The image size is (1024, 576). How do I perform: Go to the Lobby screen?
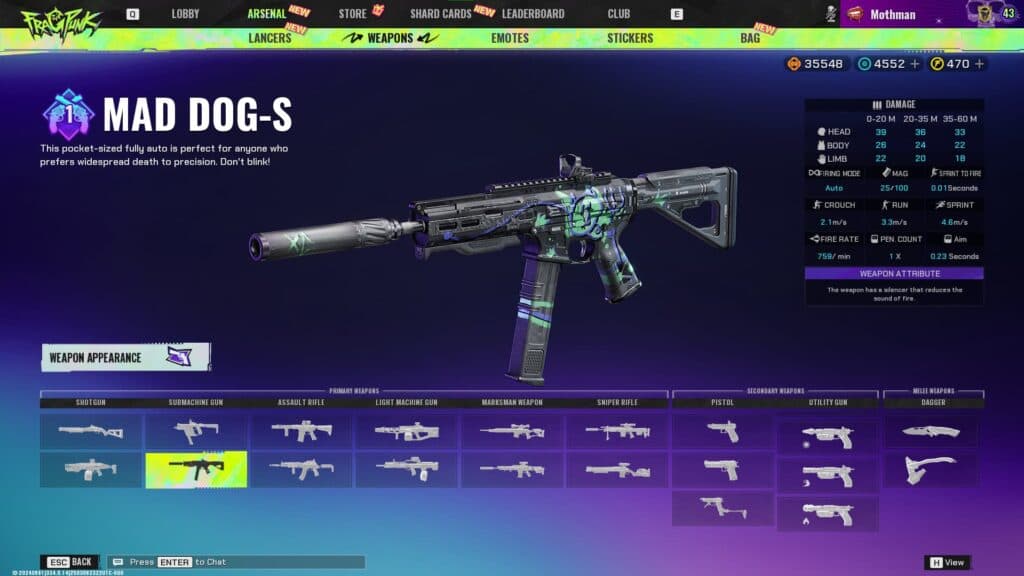pyautogui.click(x=185, y=14)
